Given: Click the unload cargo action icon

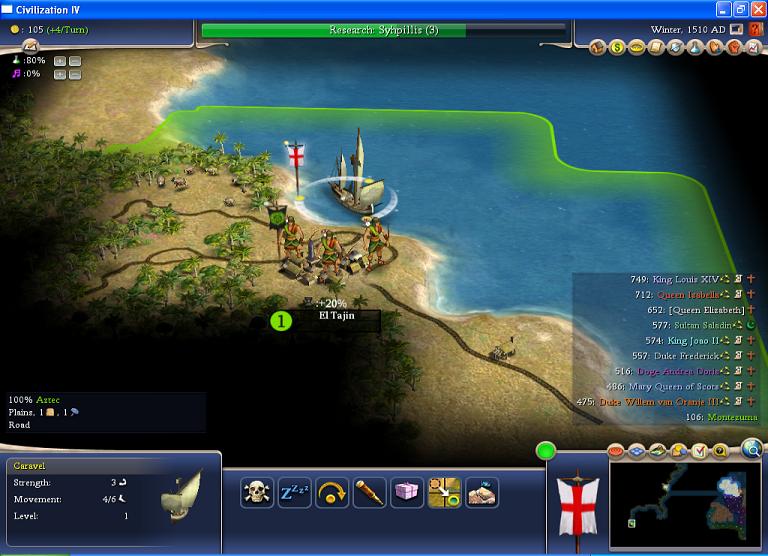Looking at the screenshot, I should (x=481, y=492).
